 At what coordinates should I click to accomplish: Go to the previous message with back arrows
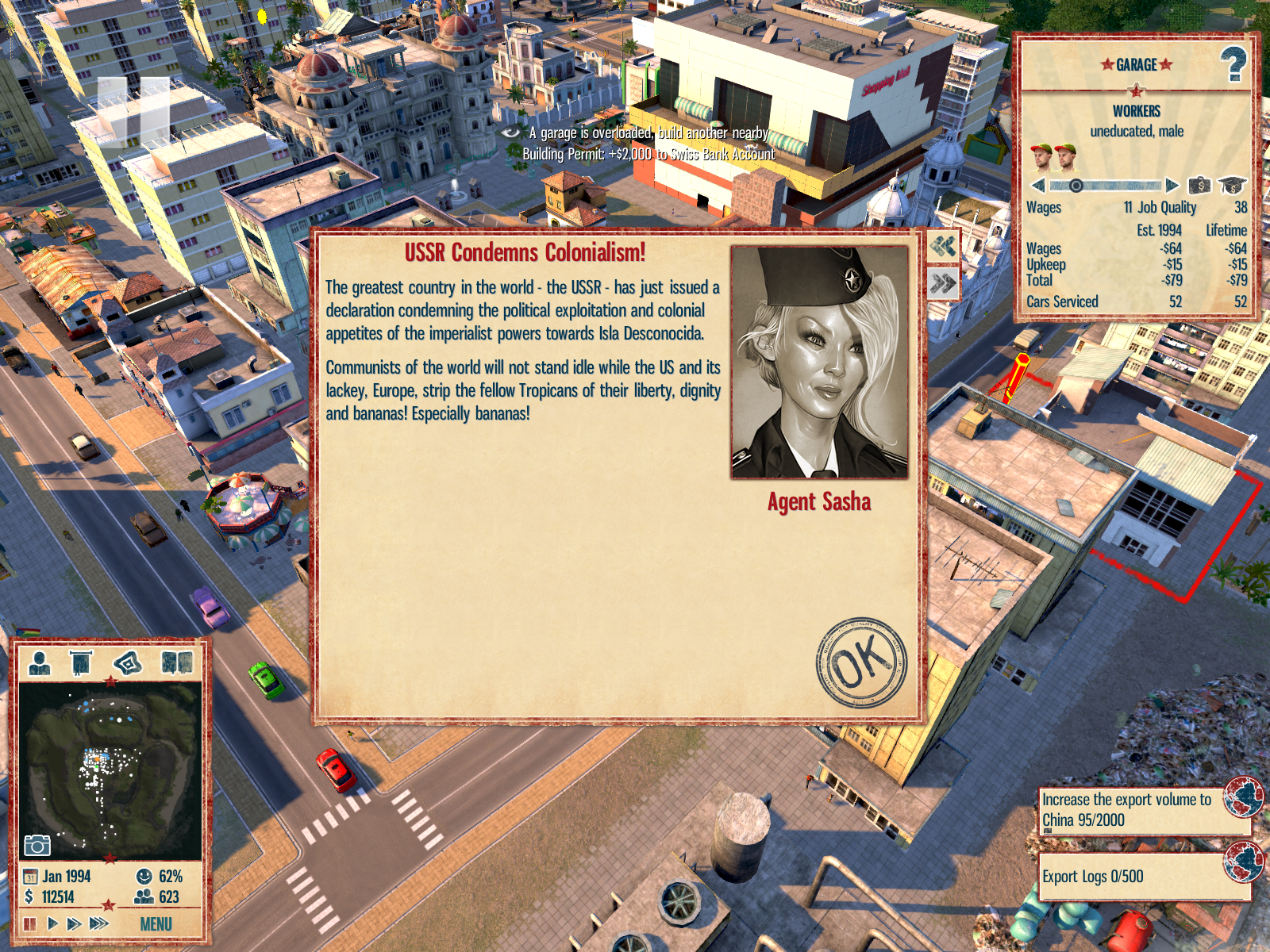[x=943, y=246]
